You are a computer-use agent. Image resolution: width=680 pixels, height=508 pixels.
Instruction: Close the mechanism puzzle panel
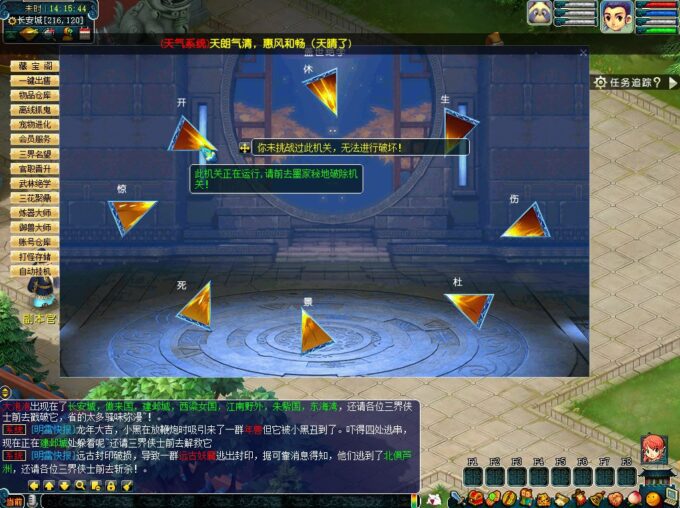583,52
